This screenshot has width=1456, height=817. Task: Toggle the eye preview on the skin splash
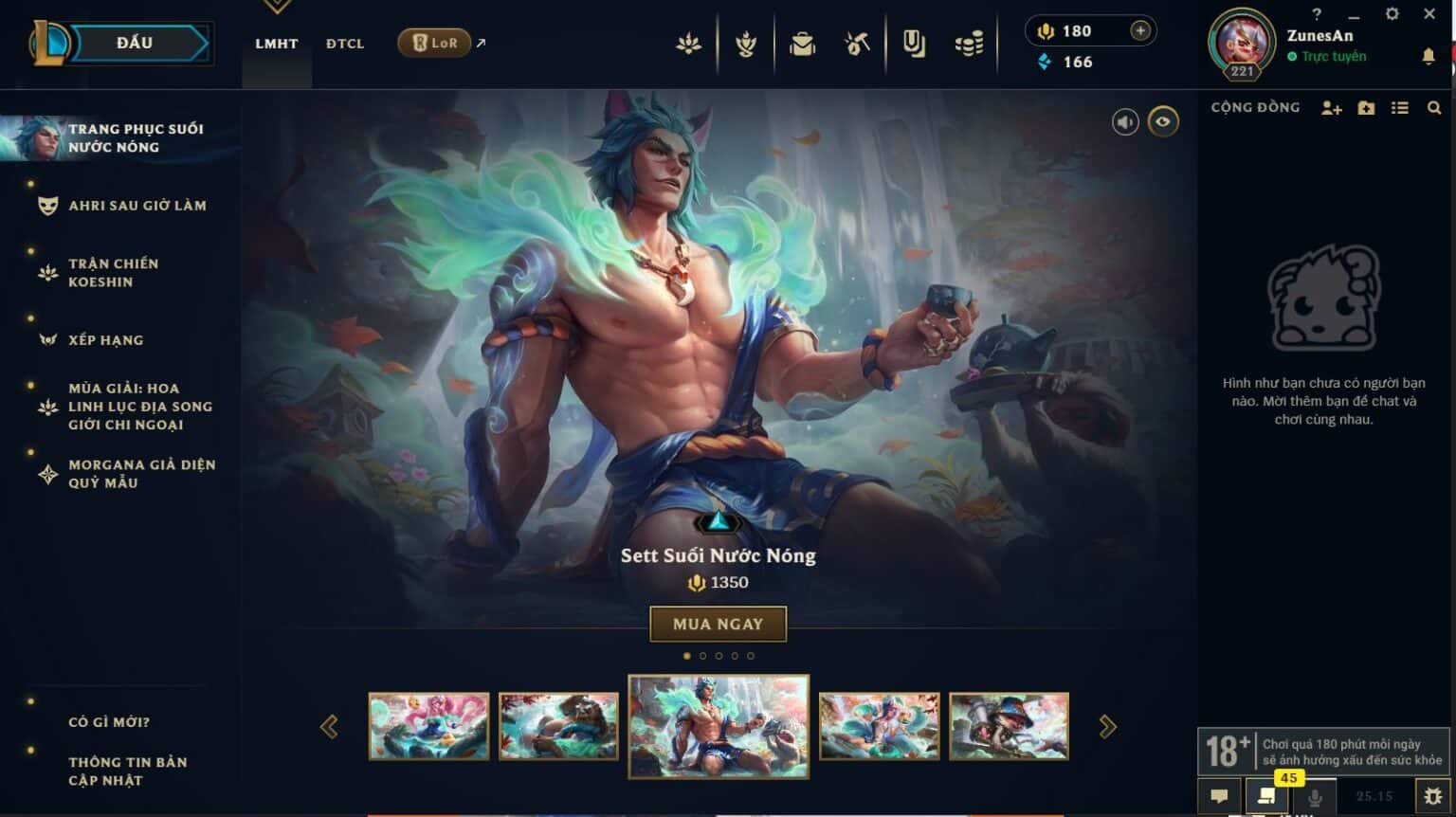[x=1164, y=123]
